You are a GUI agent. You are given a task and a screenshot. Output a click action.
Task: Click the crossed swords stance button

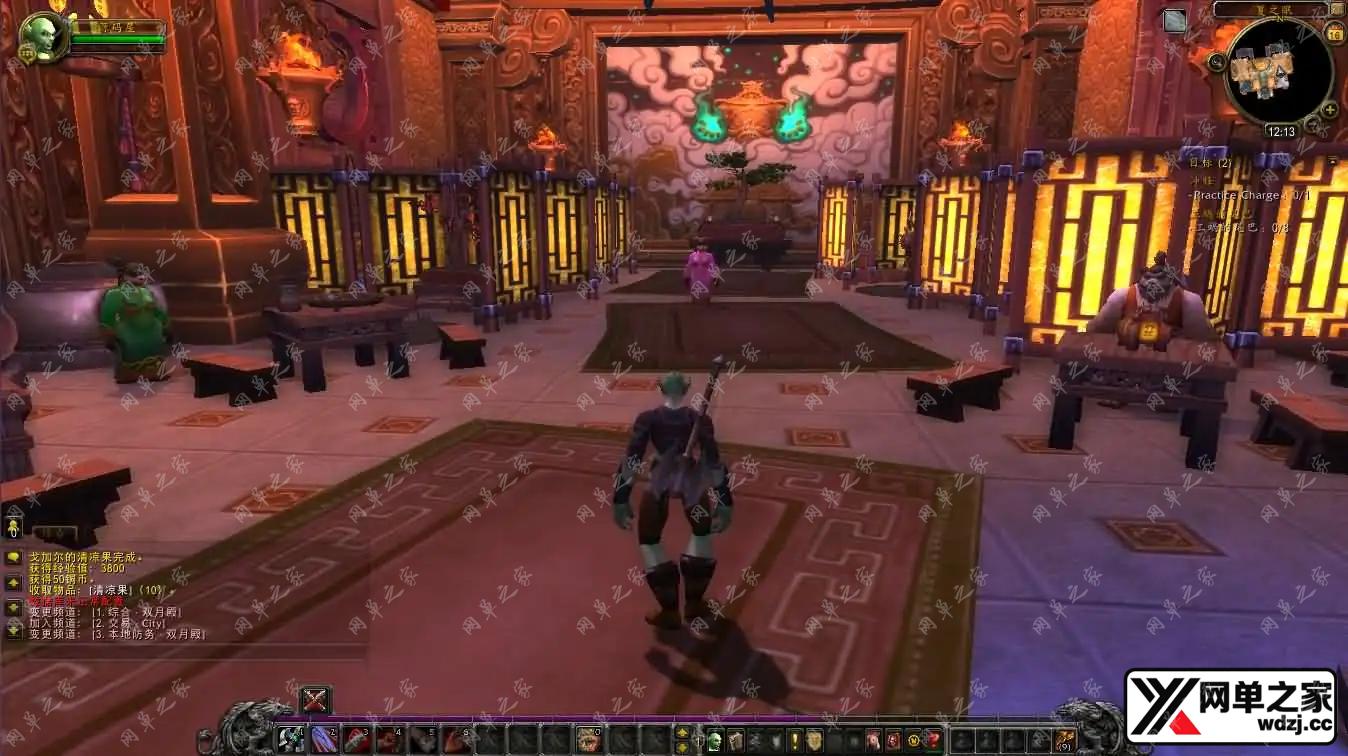(x=315, y=700)
